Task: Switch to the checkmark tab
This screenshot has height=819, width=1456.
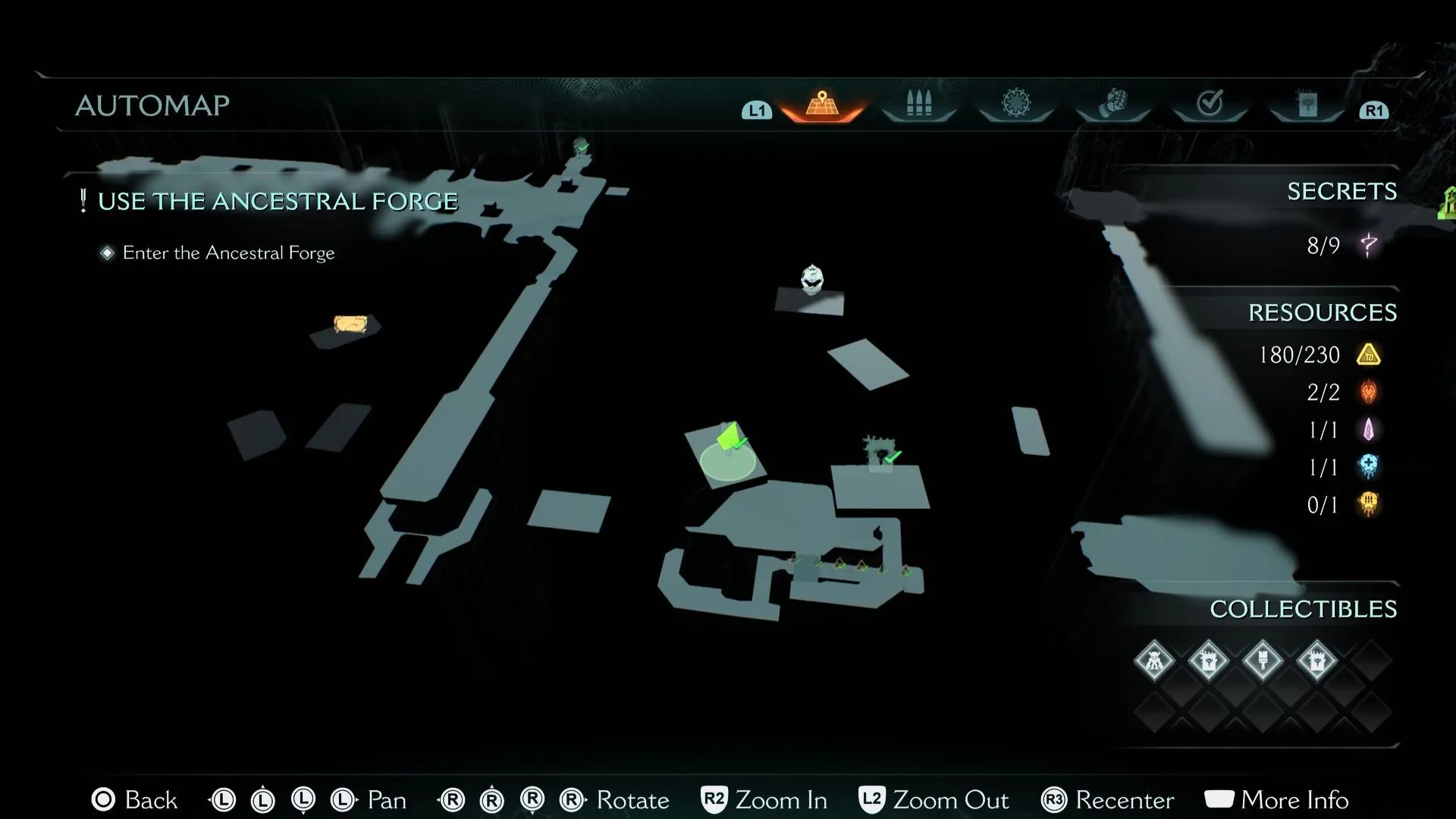Action: coord(1210,104)
